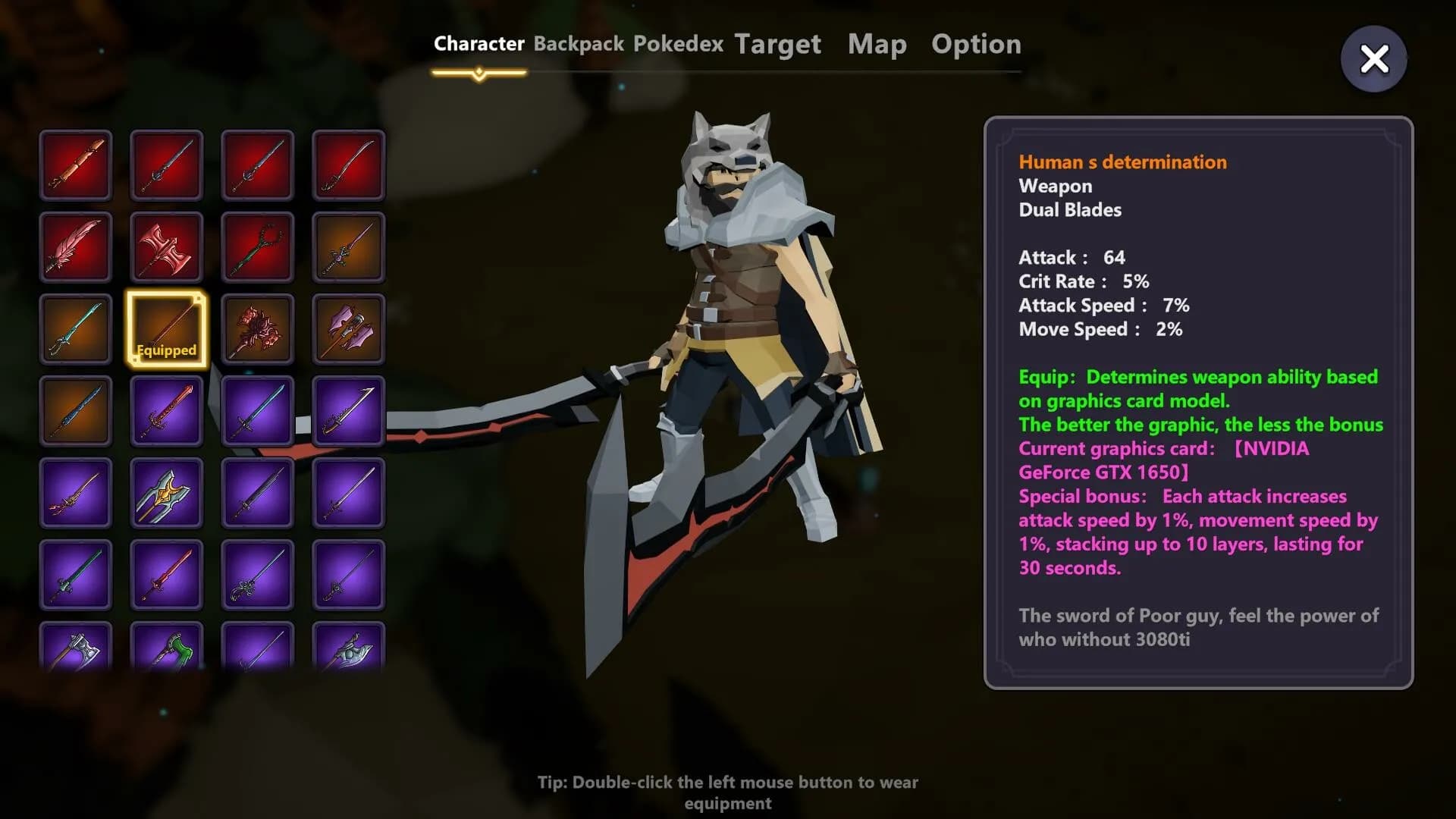Open the Pokedex tab
Viewport: 1456px width, 819px height.
click(x=678, y=44)
